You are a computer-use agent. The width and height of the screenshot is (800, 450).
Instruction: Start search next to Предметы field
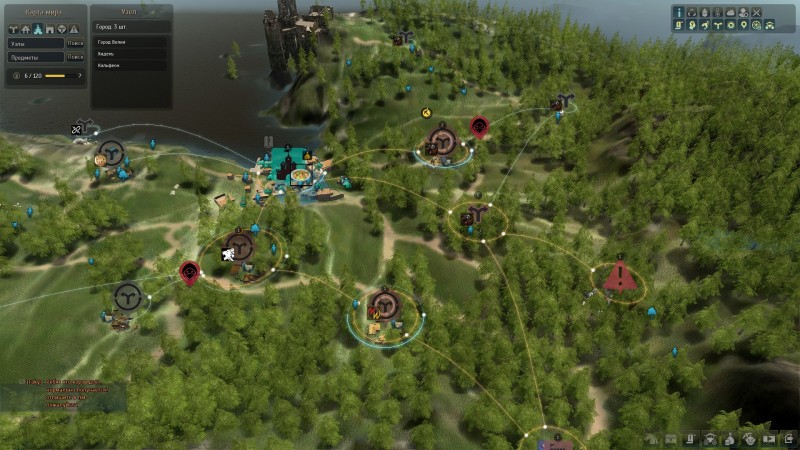click(x=76, y=56)
